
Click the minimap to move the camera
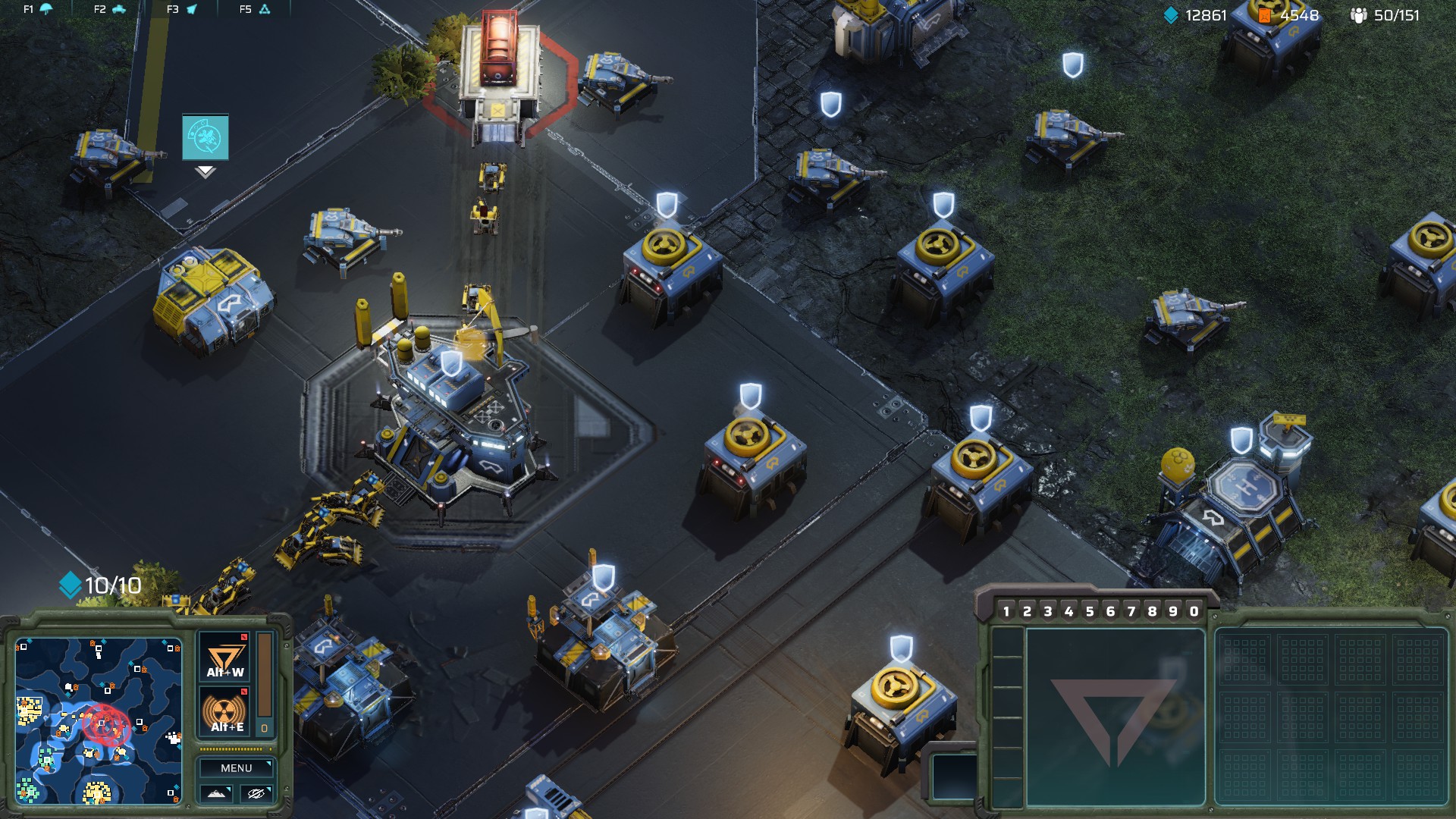pos(99,720)
